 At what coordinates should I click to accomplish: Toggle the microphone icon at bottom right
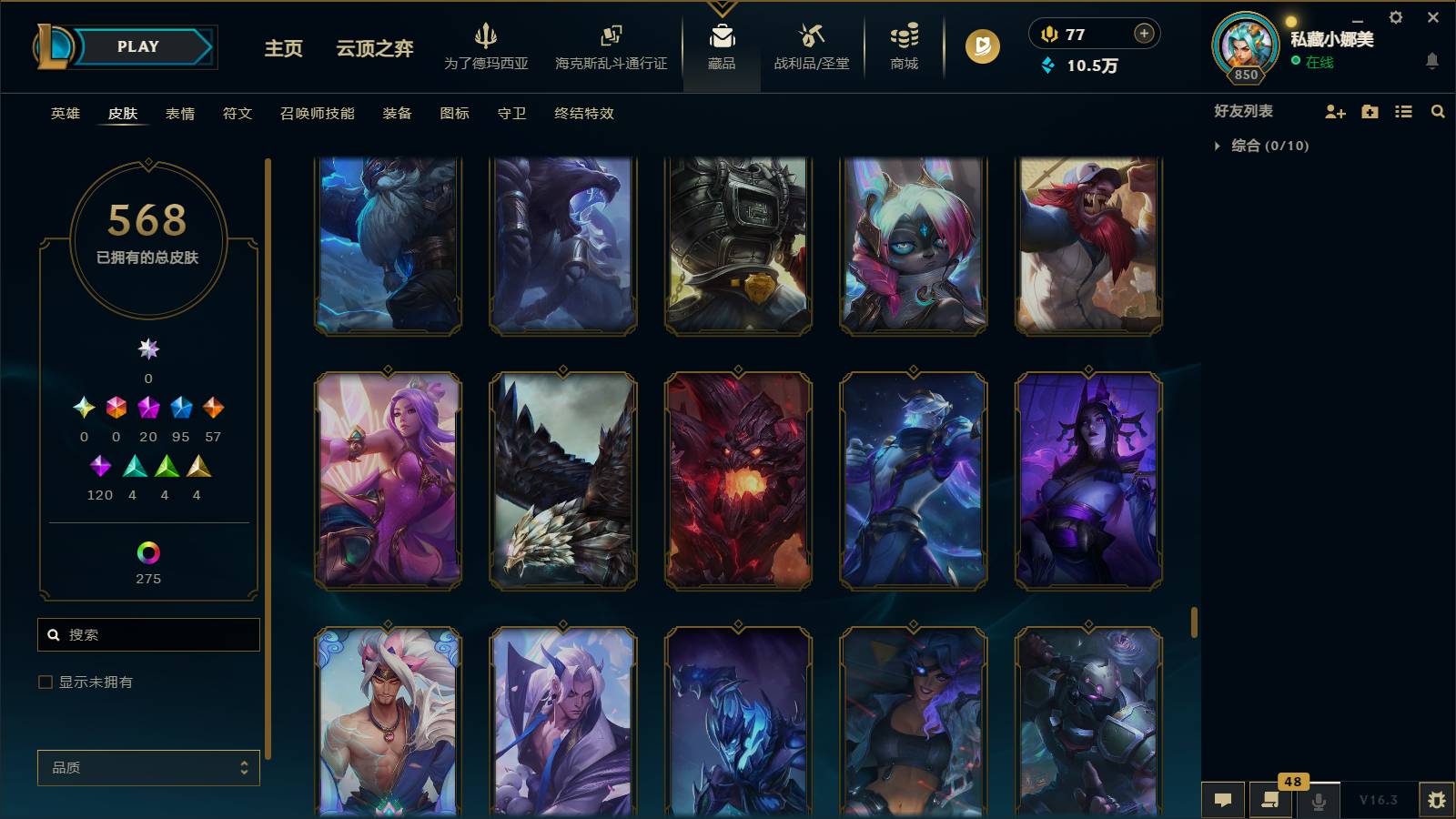1318,800
